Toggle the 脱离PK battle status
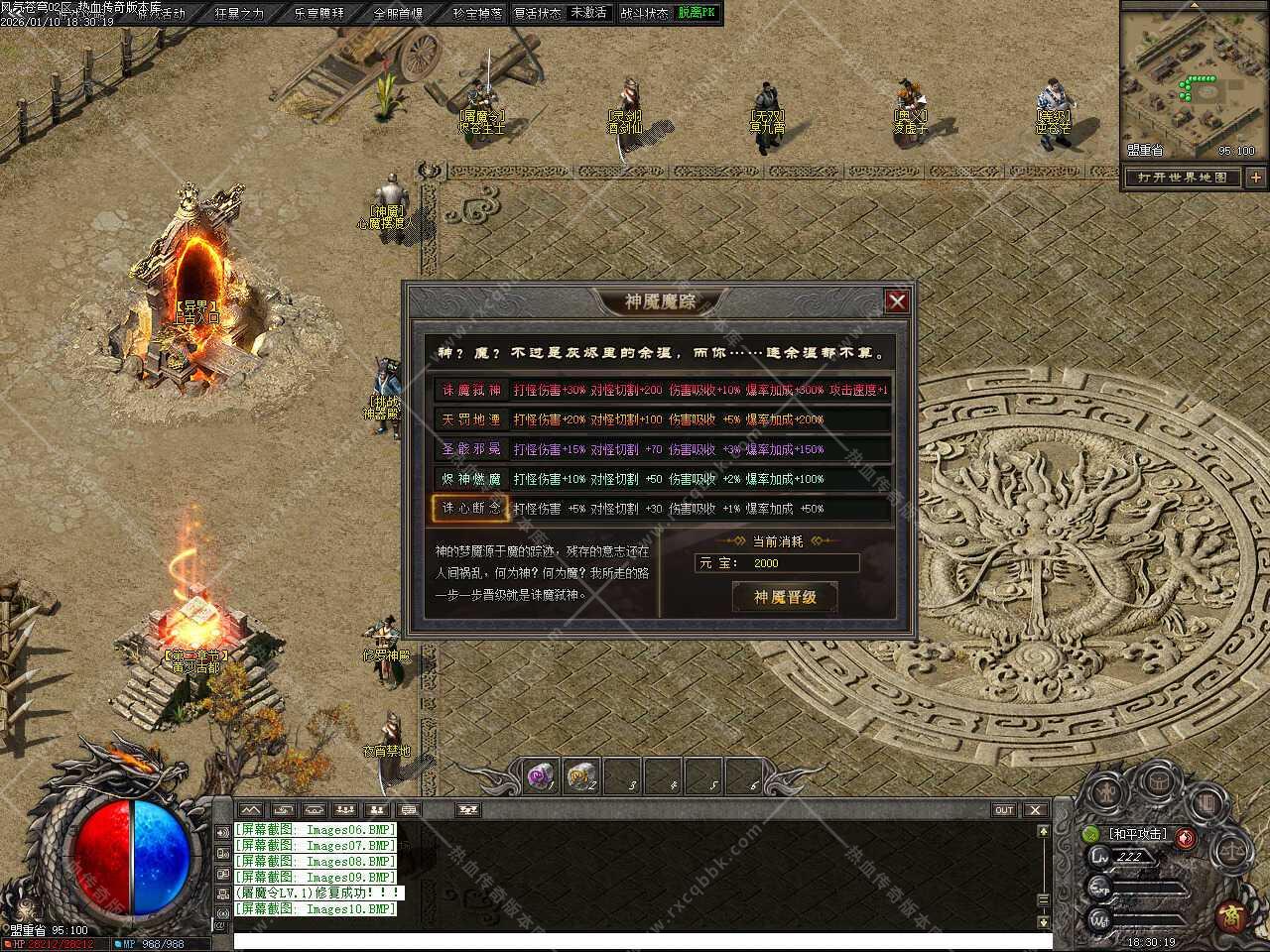 tap(698, 13)
